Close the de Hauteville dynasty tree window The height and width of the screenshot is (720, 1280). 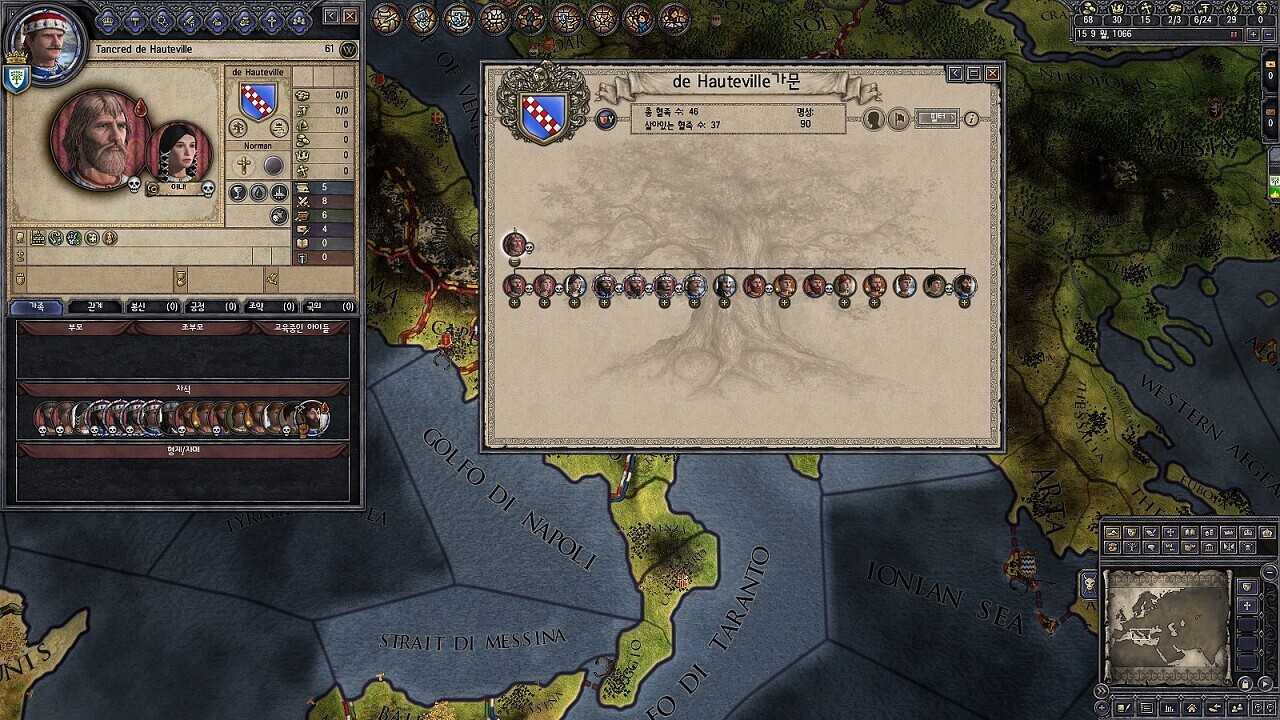tap(992, 73)
